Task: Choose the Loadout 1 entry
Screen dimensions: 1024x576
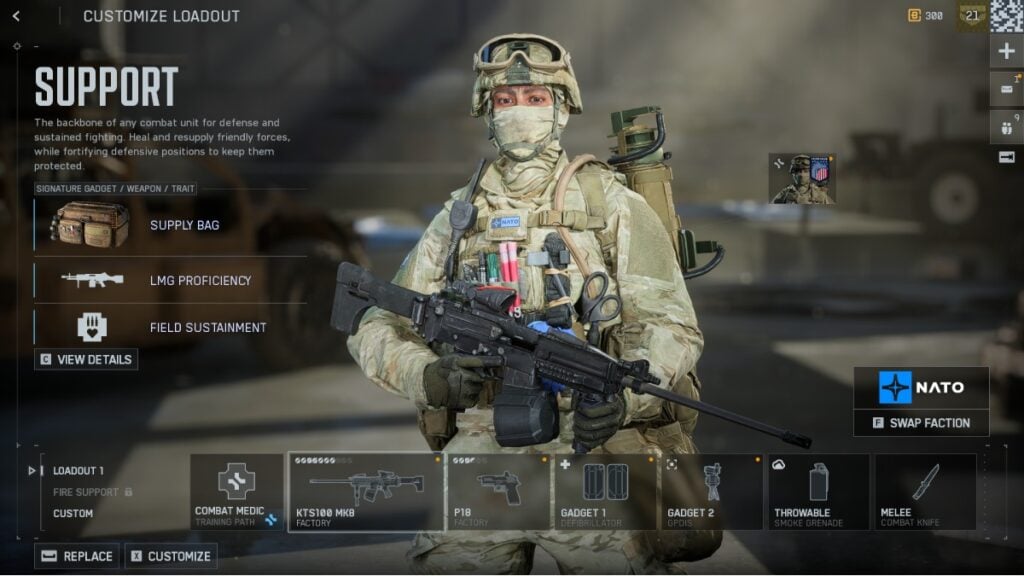Action: point(78,470)
